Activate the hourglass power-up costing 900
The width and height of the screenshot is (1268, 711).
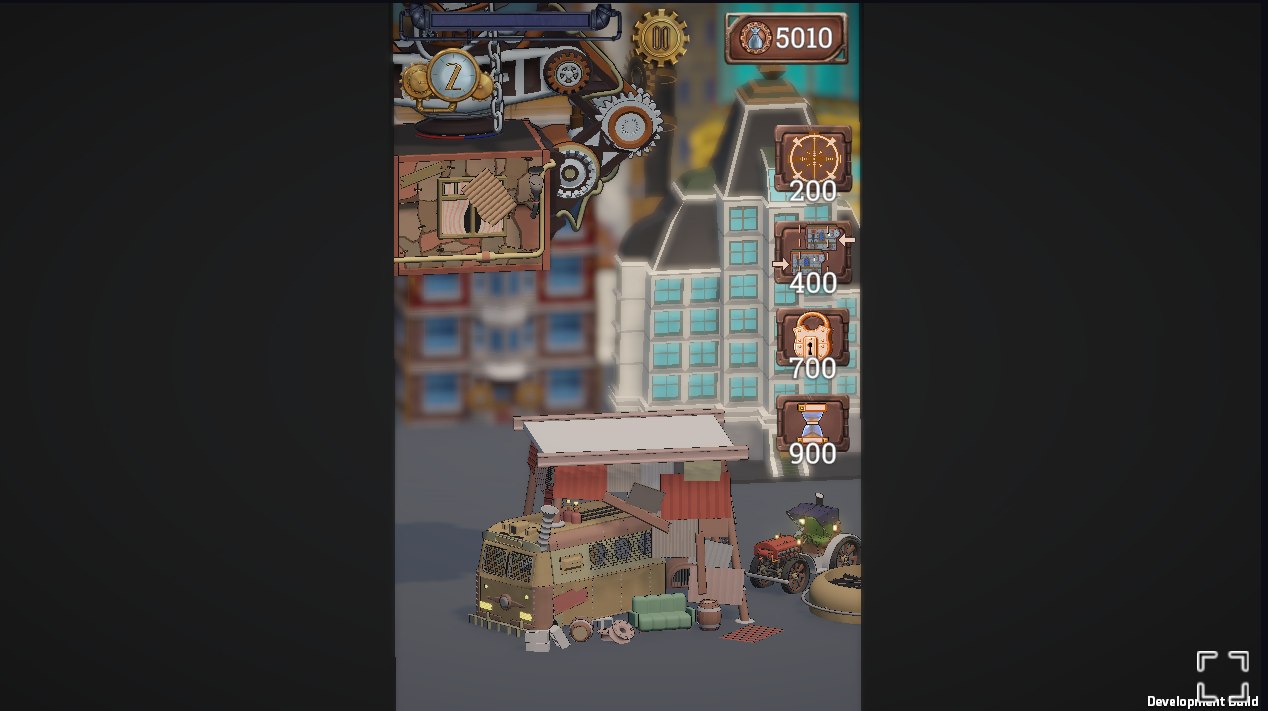(812, 424)
